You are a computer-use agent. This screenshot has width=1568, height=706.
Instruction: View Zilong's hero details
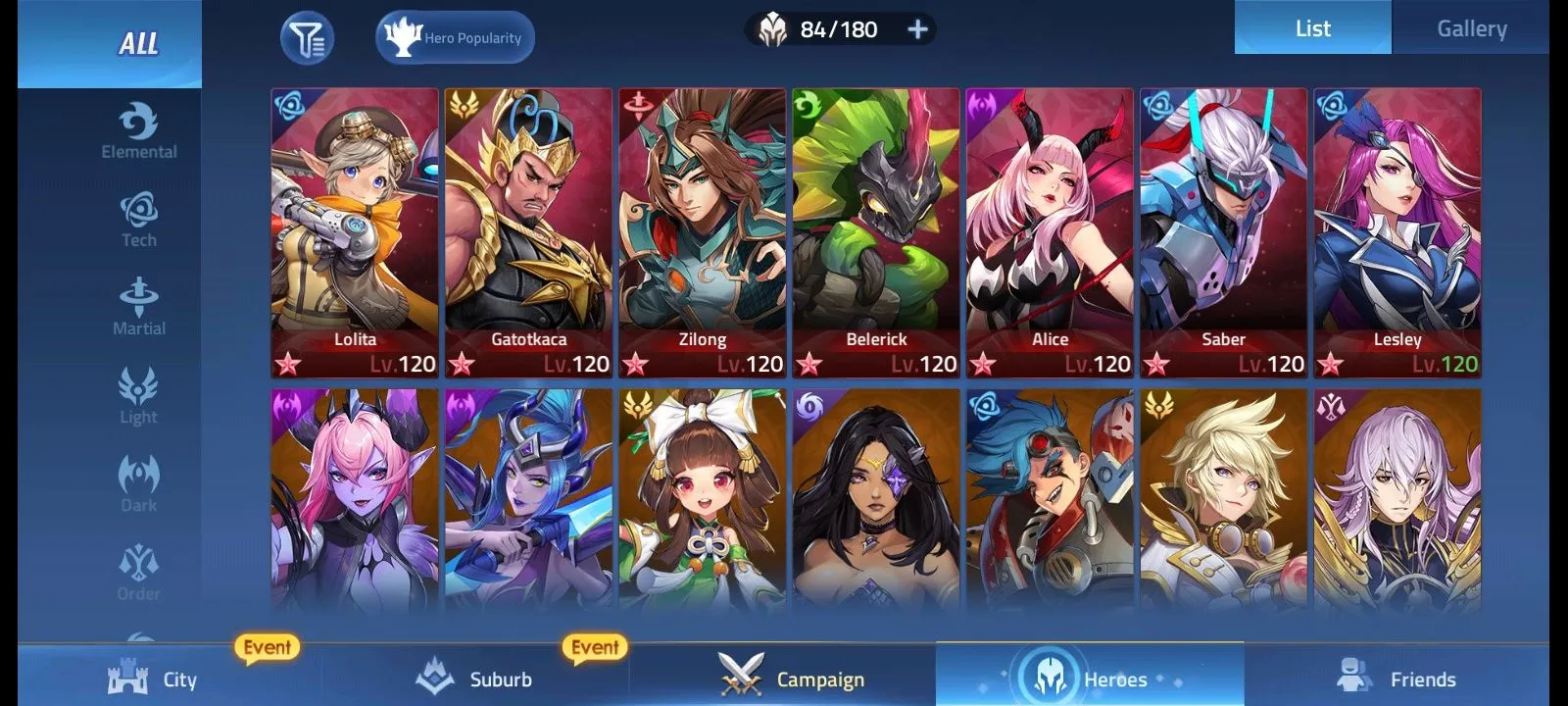tap(702, 232)
